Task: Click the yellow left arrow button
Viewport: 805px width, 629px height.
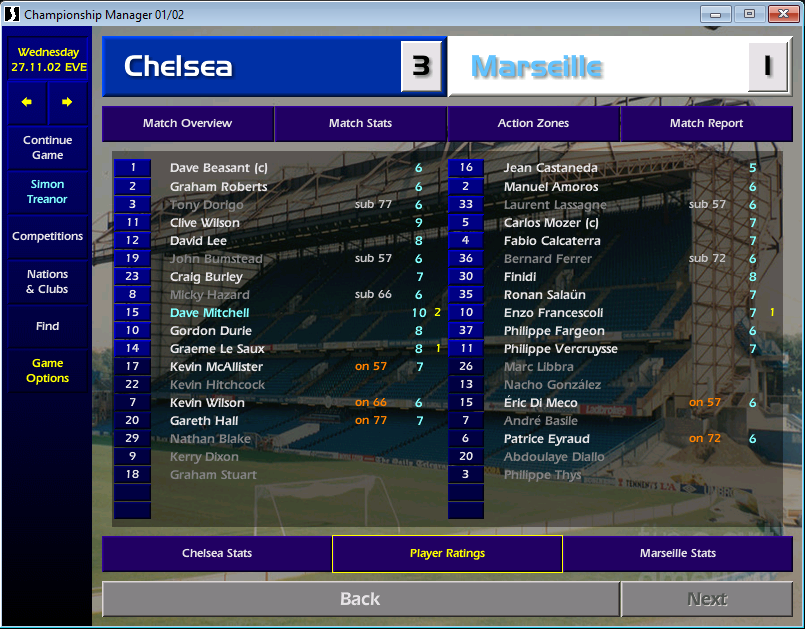Action: coord(27,102)
